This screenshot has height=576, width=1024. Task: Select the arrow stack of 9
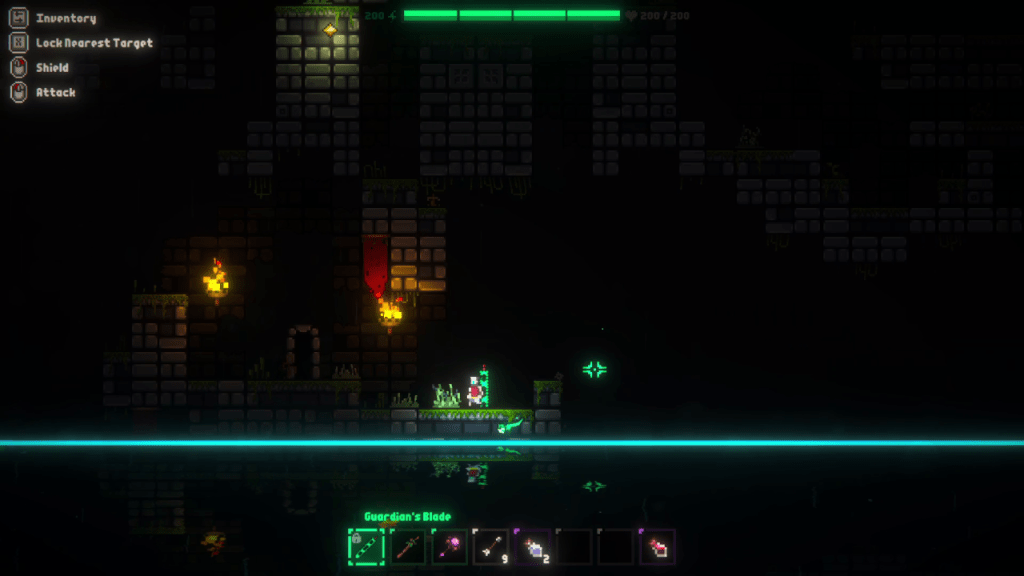point(491,546)
